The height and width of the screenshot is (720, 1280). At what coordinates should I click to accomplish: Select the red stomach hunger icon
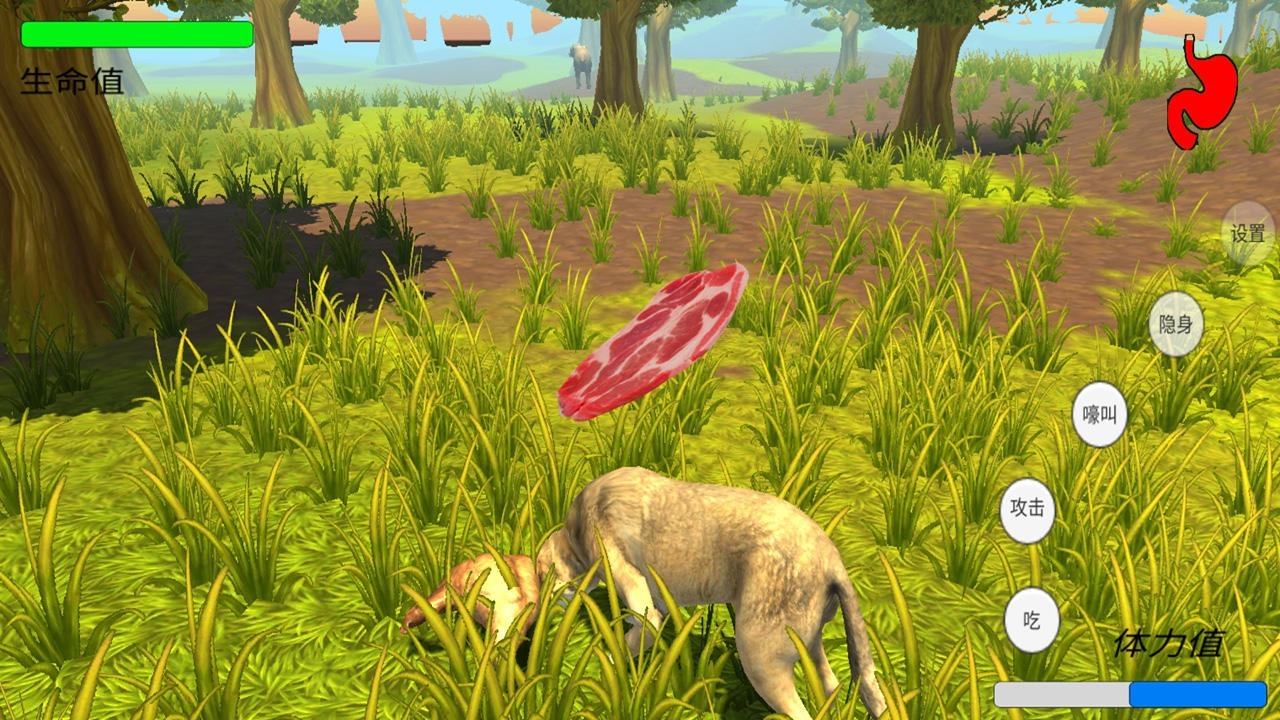[1202, 92]
